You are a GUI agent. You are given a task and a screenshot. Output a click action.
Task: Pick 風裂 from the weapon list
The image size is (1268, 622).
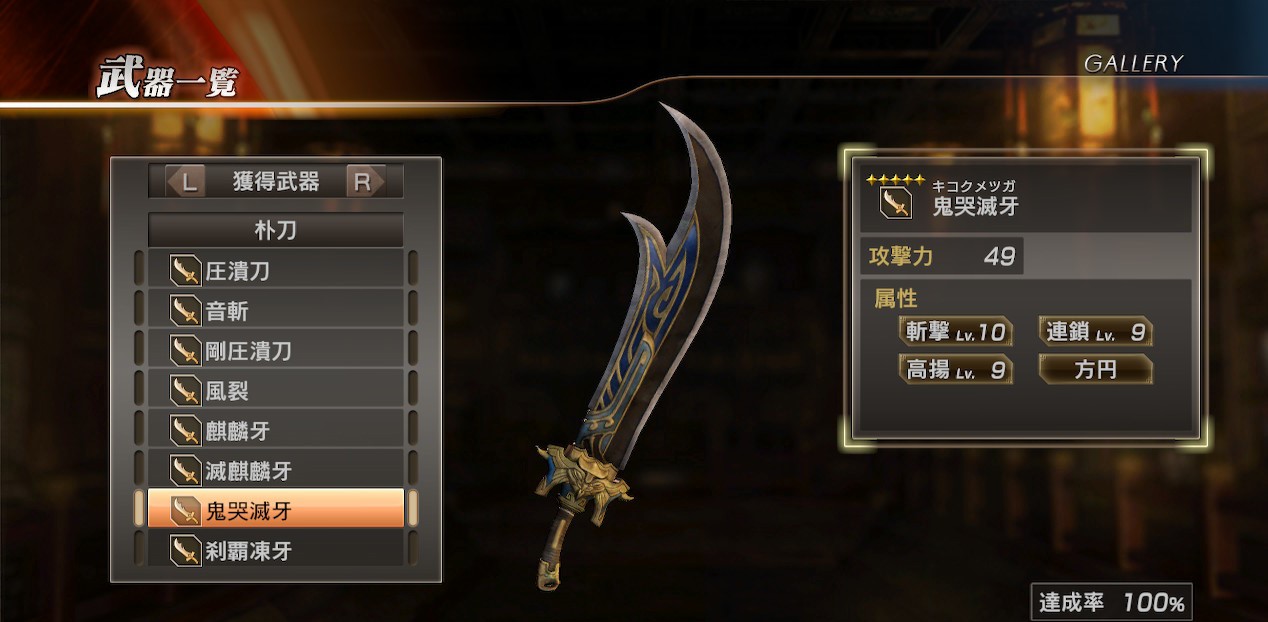pyautogui.click(x=276, y=391)
